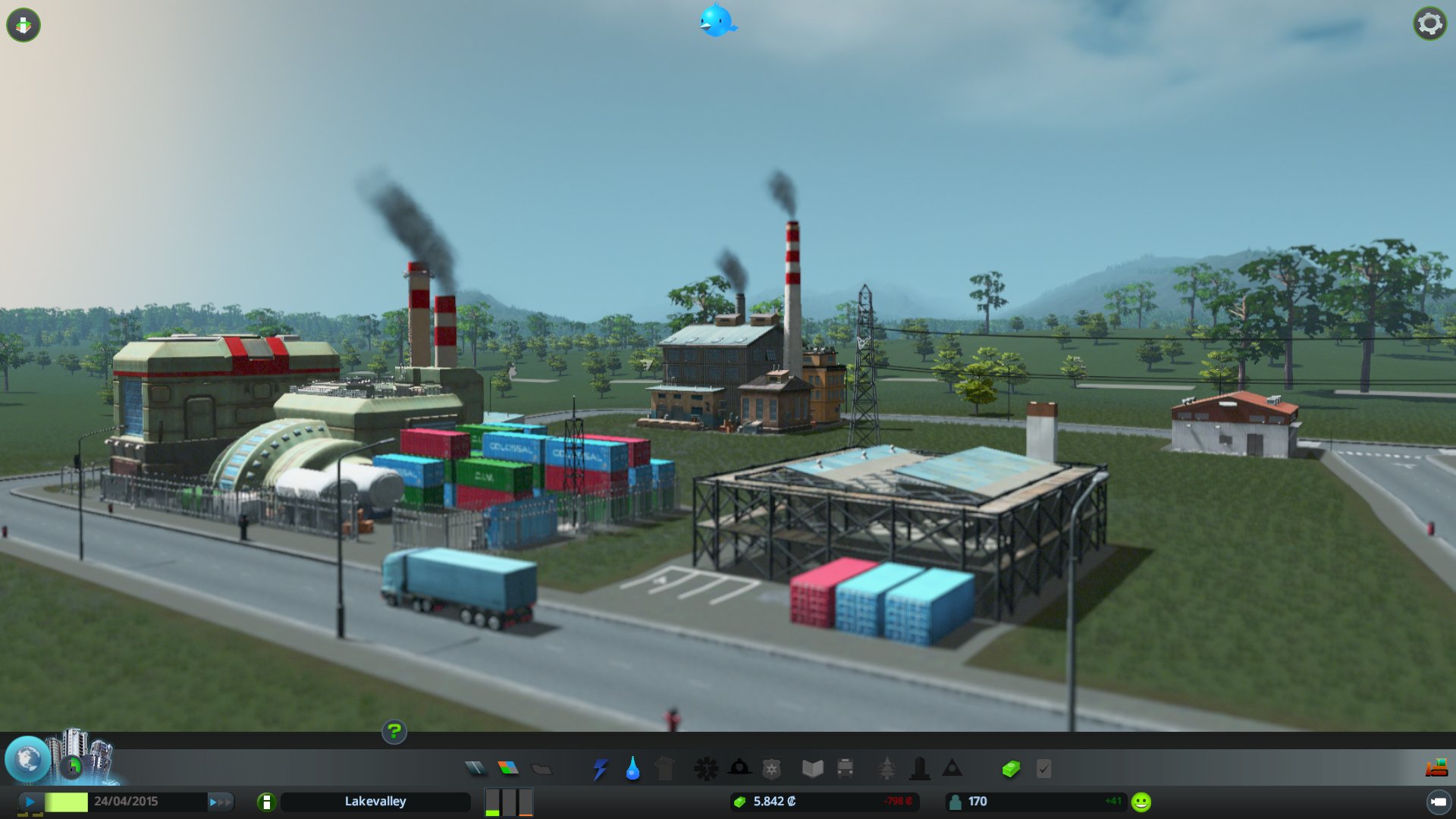Open the Healthcare services menu

pyautogui.click(x=708, y=768)
